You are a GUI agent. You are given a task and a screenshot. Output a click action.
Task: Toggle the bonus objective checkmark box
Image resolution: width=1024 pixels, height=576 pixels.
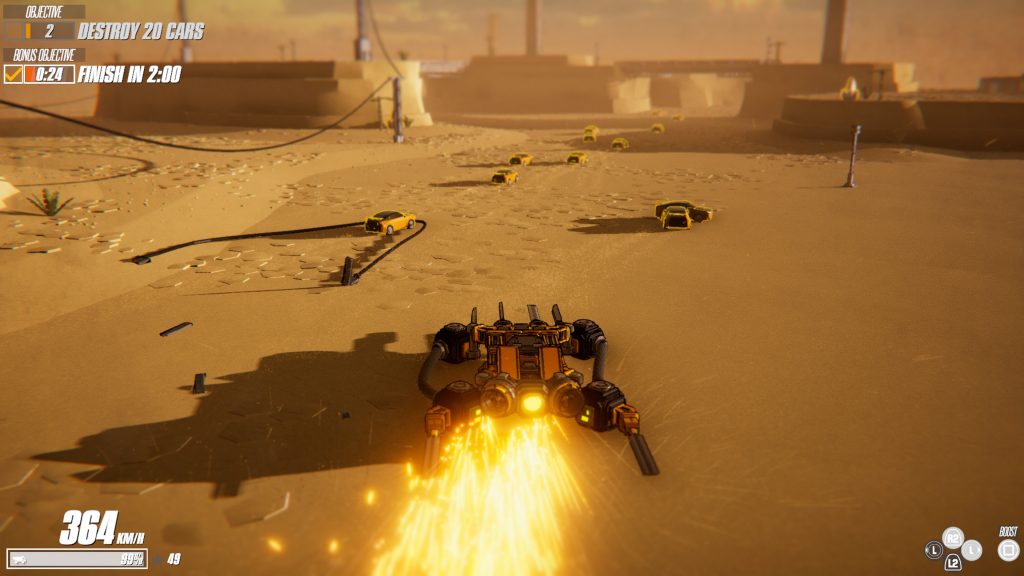tap(14, 74)
